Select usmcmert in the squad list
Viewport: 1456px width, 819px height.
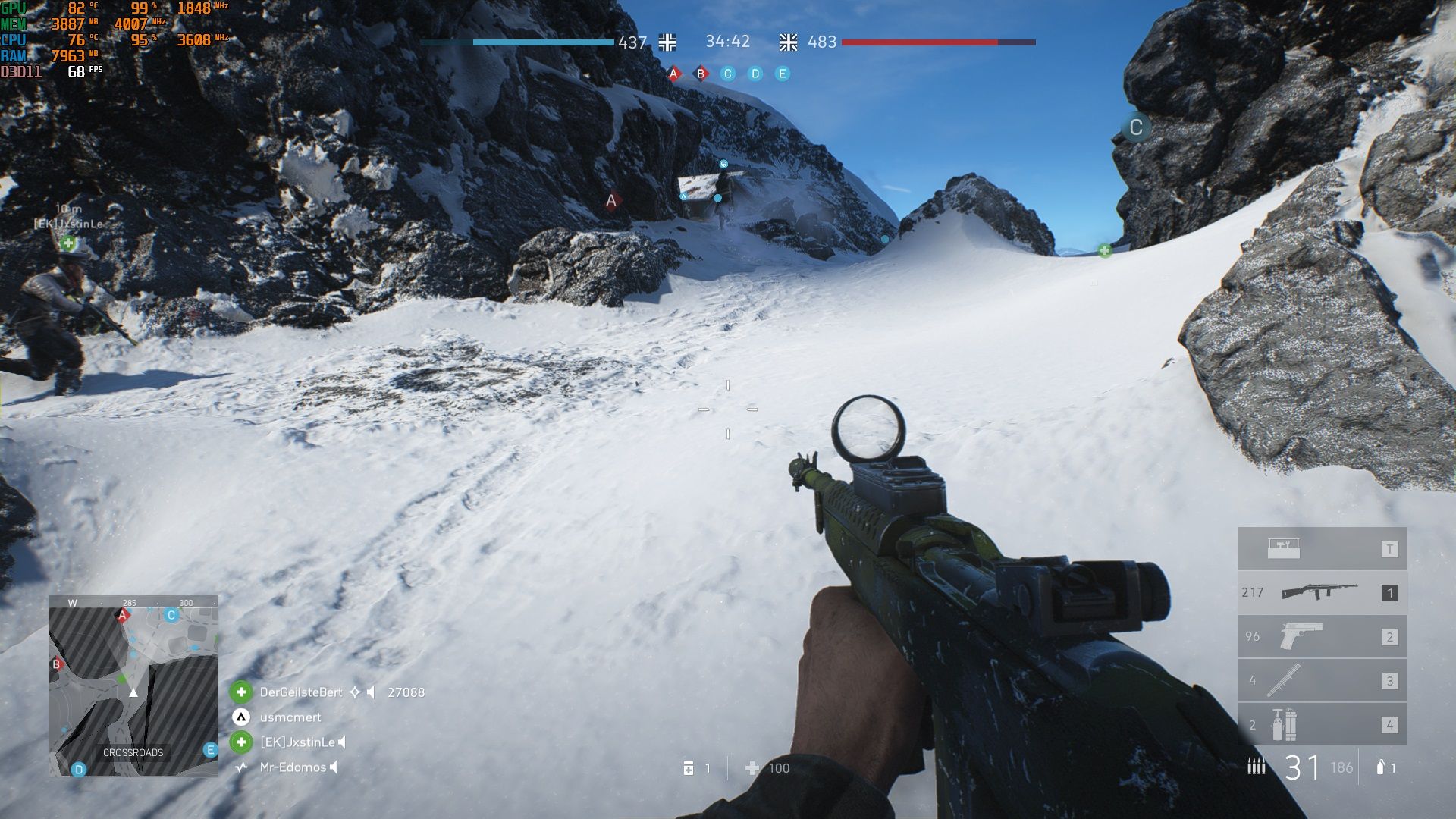290,717
